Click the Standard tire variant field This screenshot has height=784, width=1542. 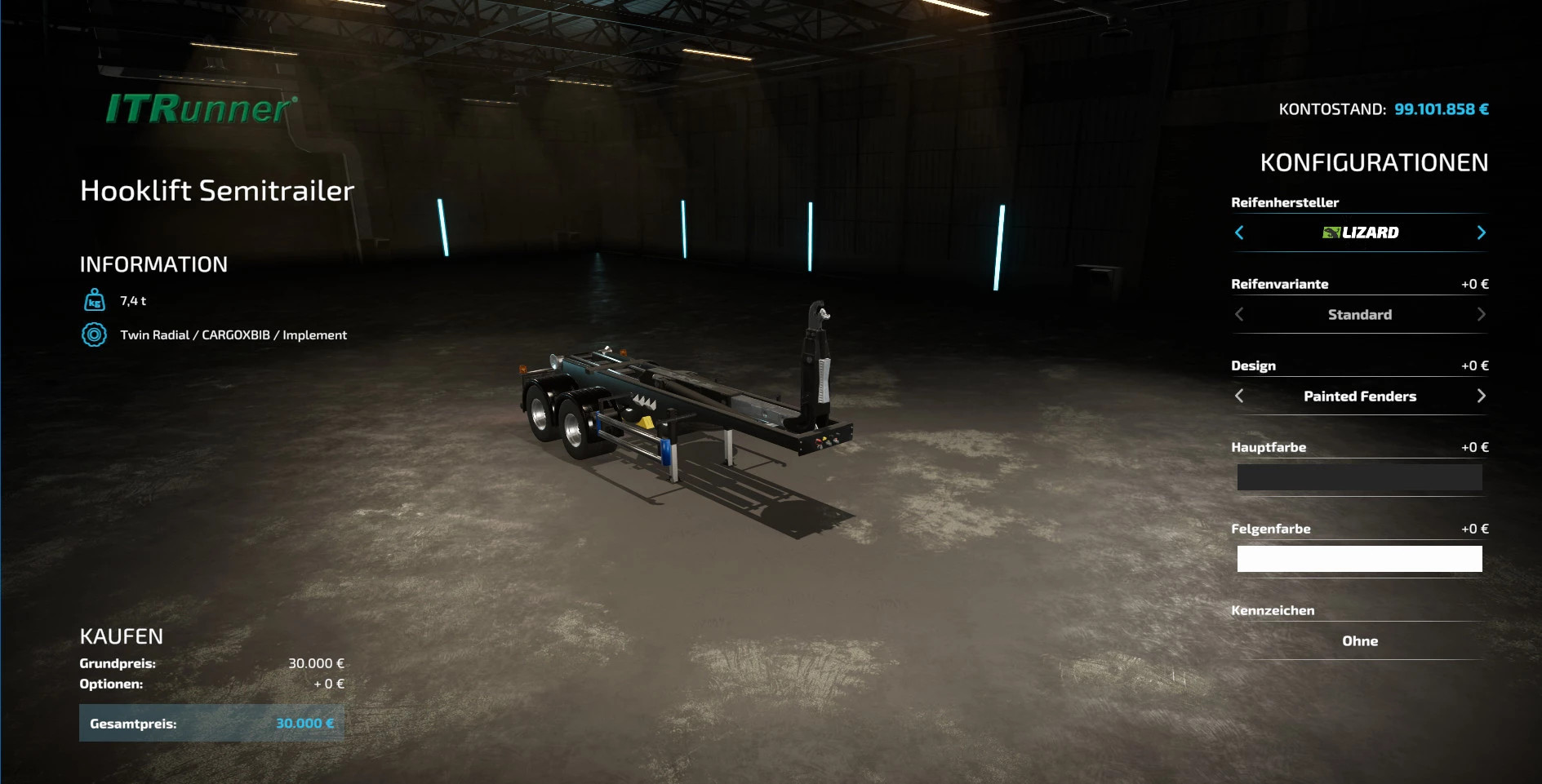[1359, 314]
